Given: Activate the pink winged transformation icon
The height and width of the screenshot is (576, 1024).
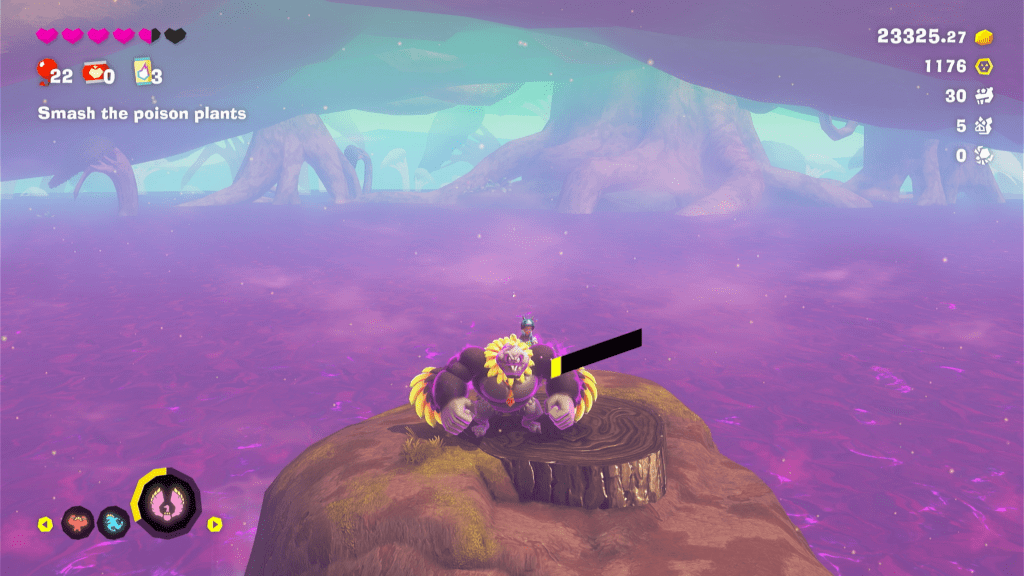Looking at the screenshot, I should 166,502.
